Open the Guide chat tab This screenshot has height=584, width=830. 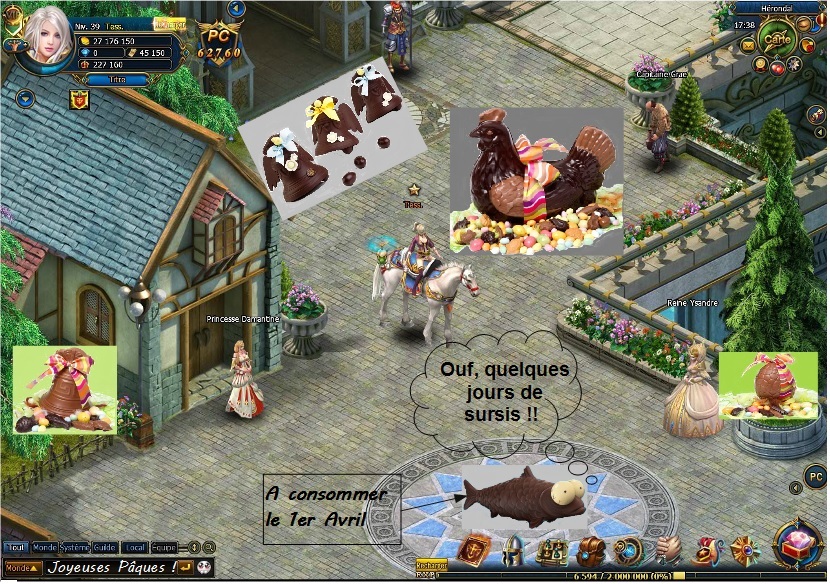click(x=105, y=547)
